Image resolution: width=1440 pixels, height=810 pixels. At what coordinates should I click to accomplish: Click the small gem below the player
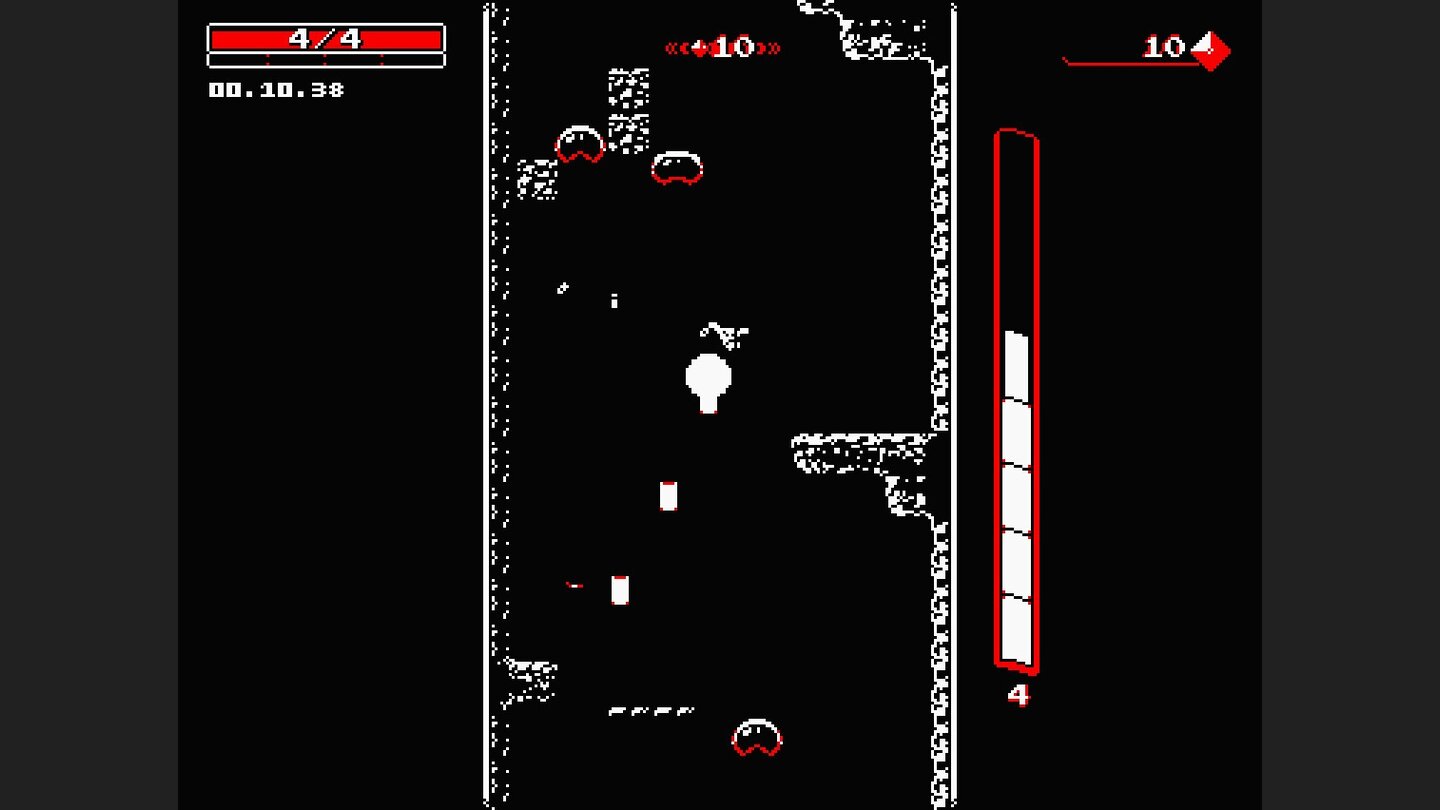coord(667,496)
